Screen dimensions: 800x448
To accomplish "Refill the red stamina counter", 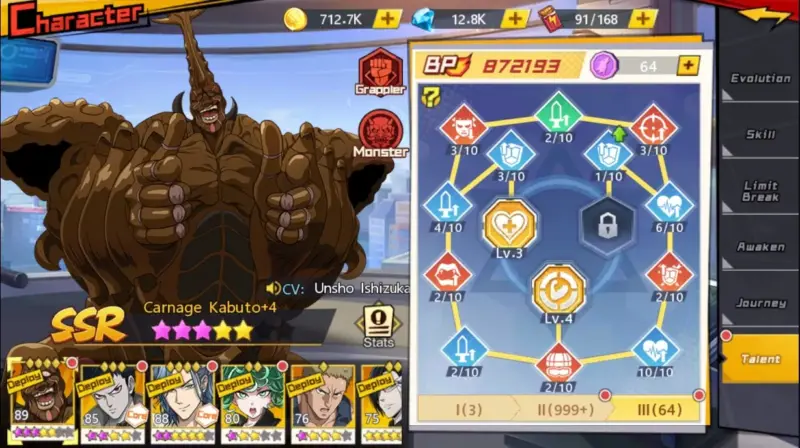I will coord(643,18).
